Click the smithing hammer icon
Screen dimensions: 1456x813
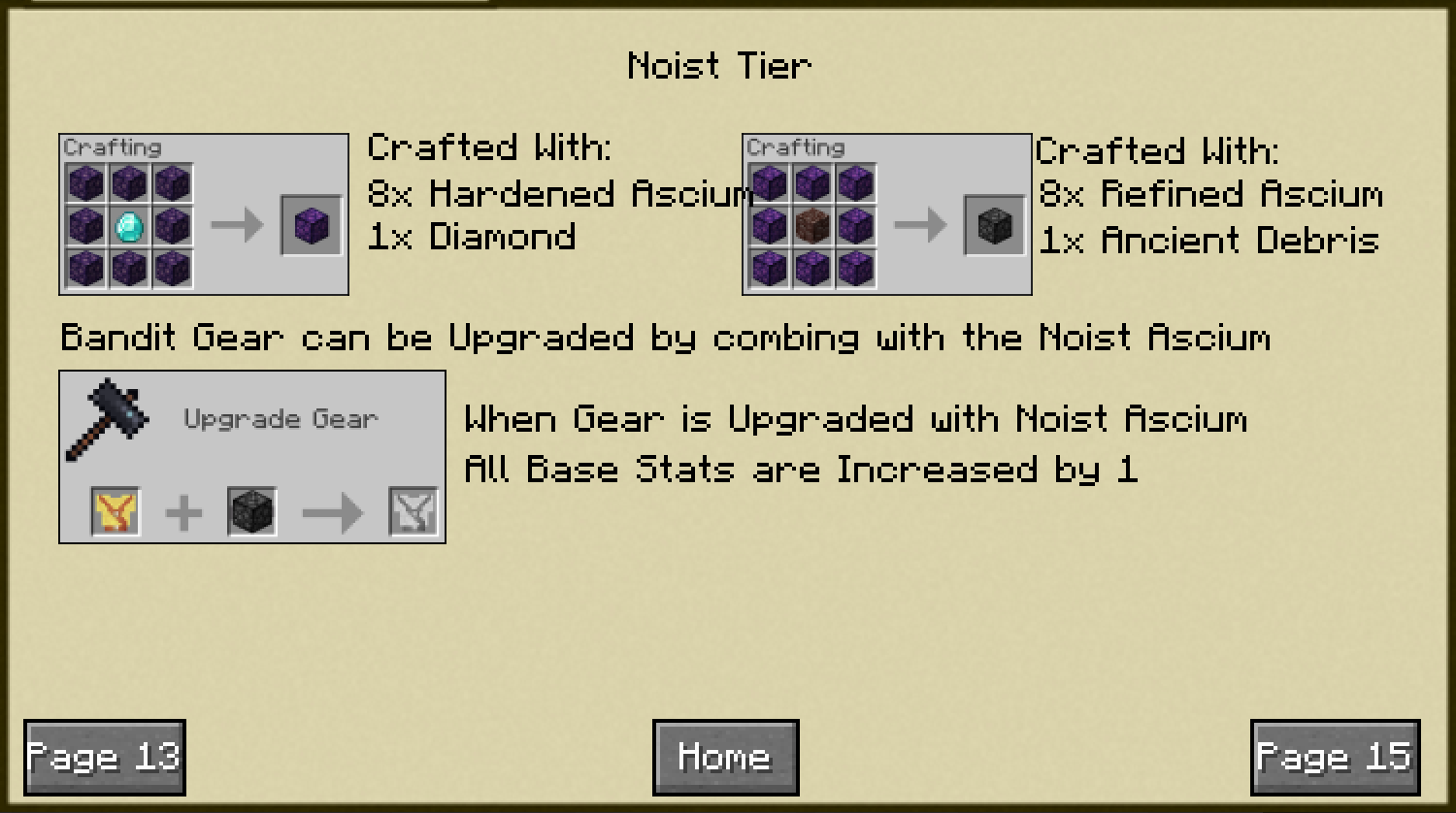tap(107, 420)
